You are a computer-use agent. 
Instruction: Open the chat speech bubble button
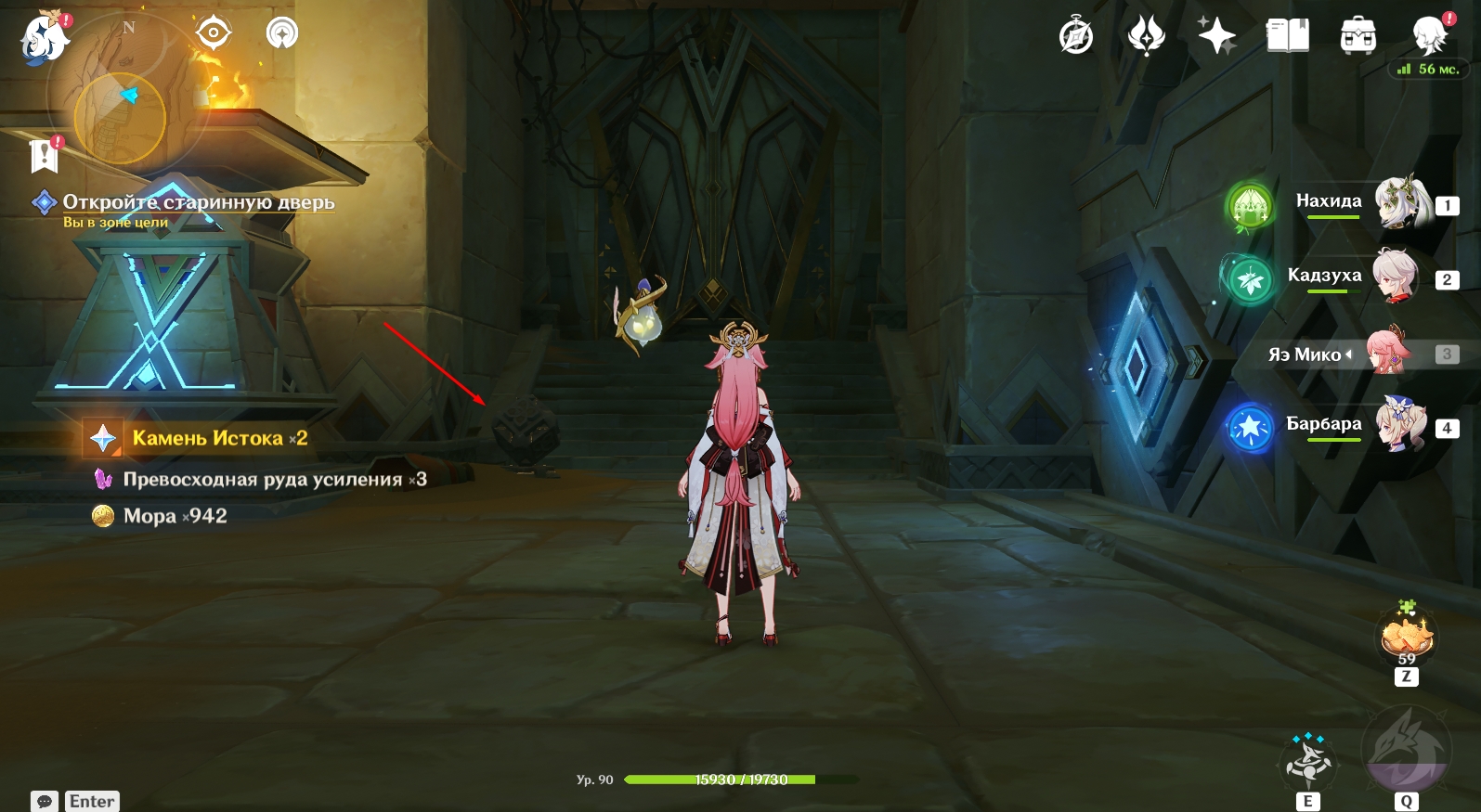(x=45, y=801)
